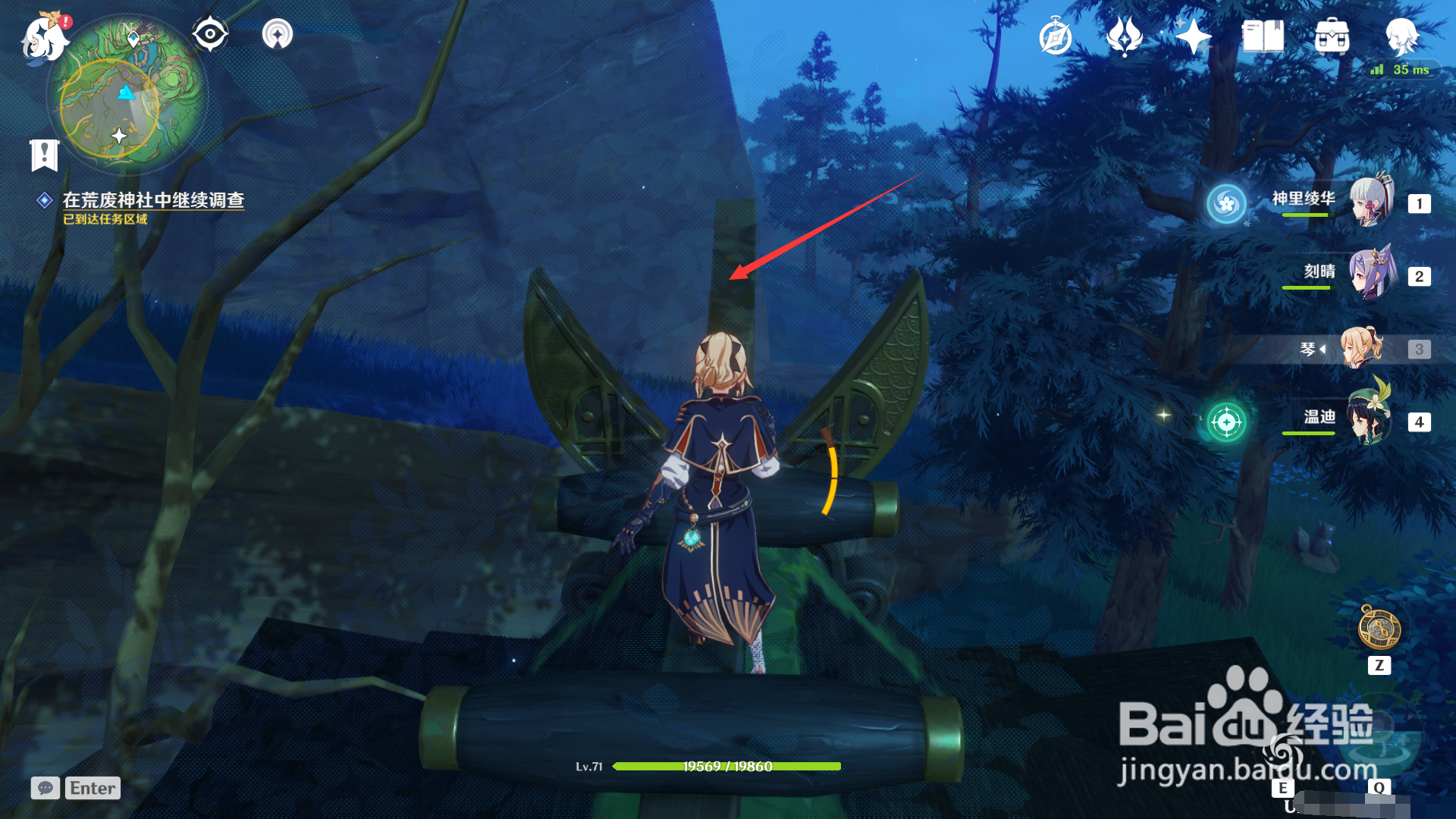Open the wireless signal network icon
The height and width of the screenshot is (819, 1456).
(x=277, y=34)
